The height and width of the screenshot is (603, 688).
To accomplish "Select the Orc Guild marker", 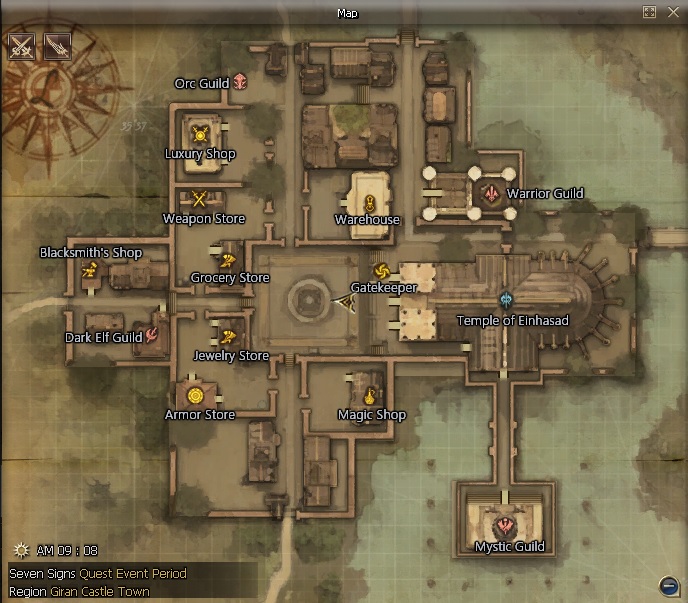I will (240, 83).
